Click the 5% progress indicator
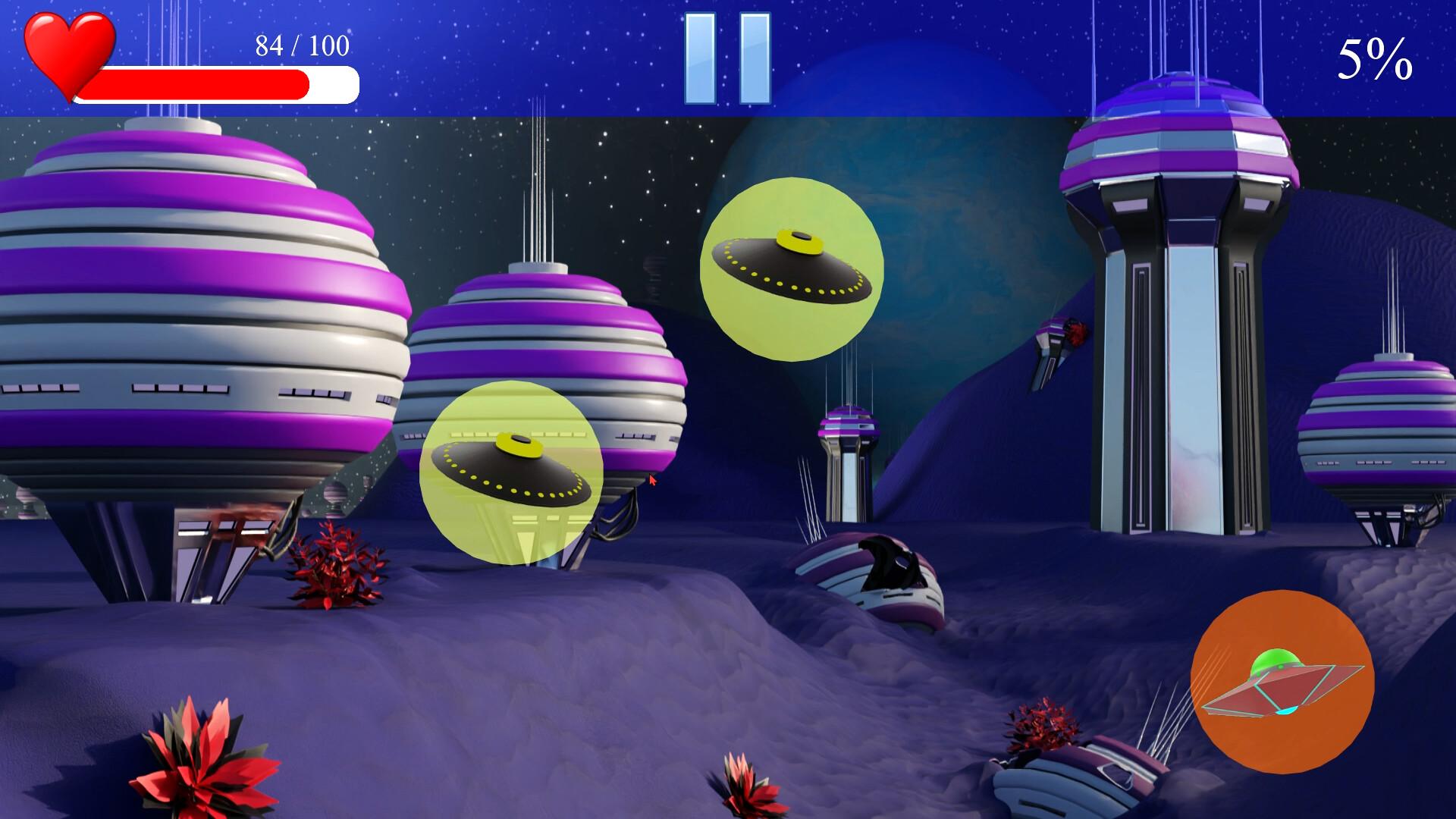 coord(1376,53)
